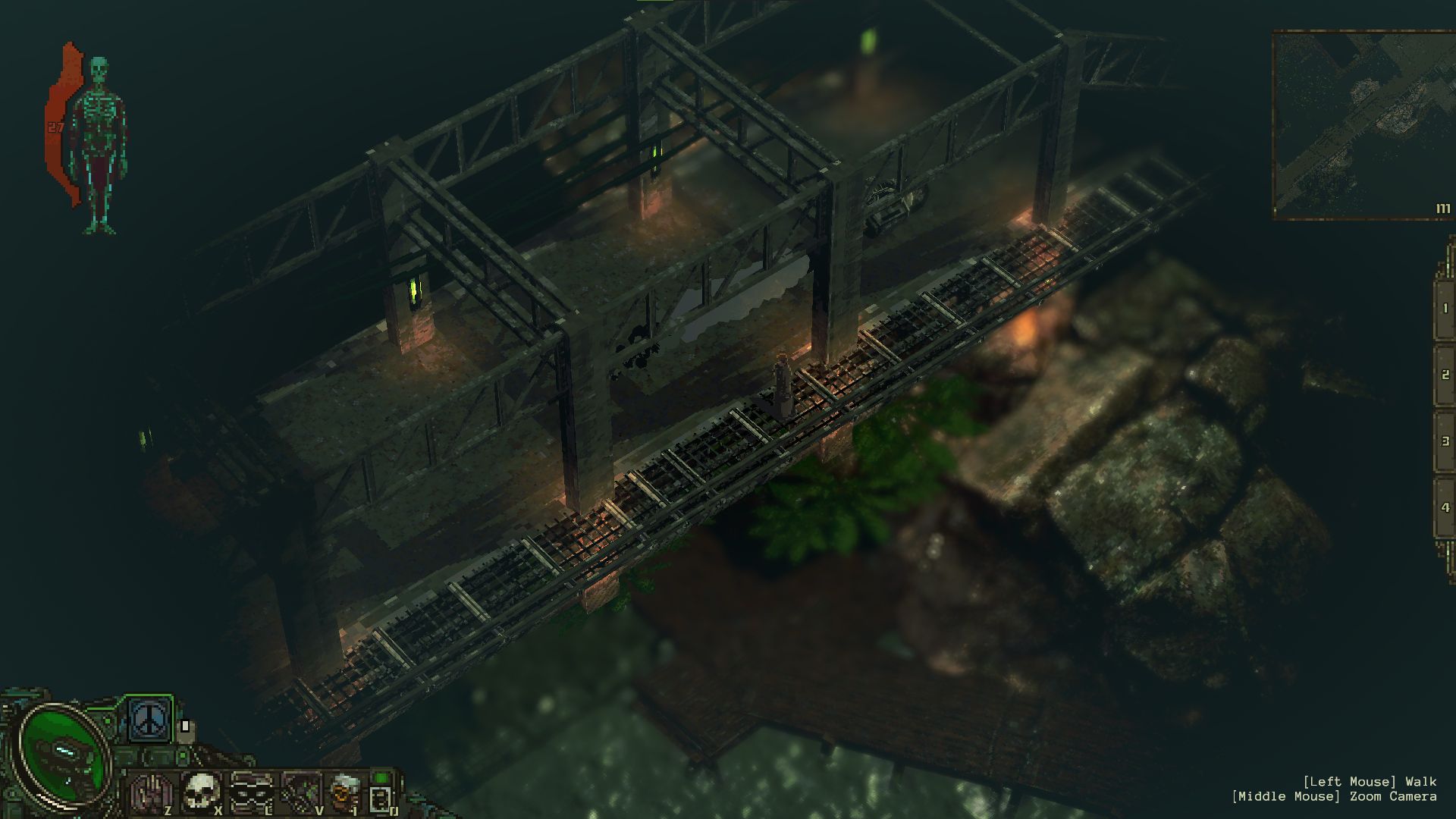
Task: Open the small document icon on the hotbar
Action: point(381,796)
